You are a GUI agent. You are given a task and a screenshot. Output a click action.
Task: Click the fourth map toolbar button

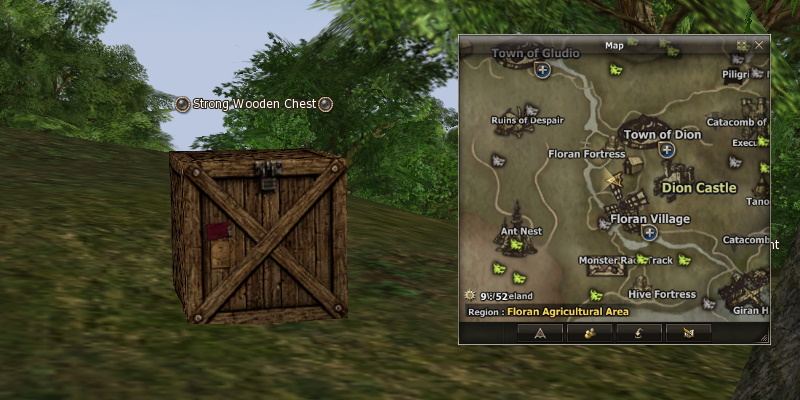coord(688,332)
